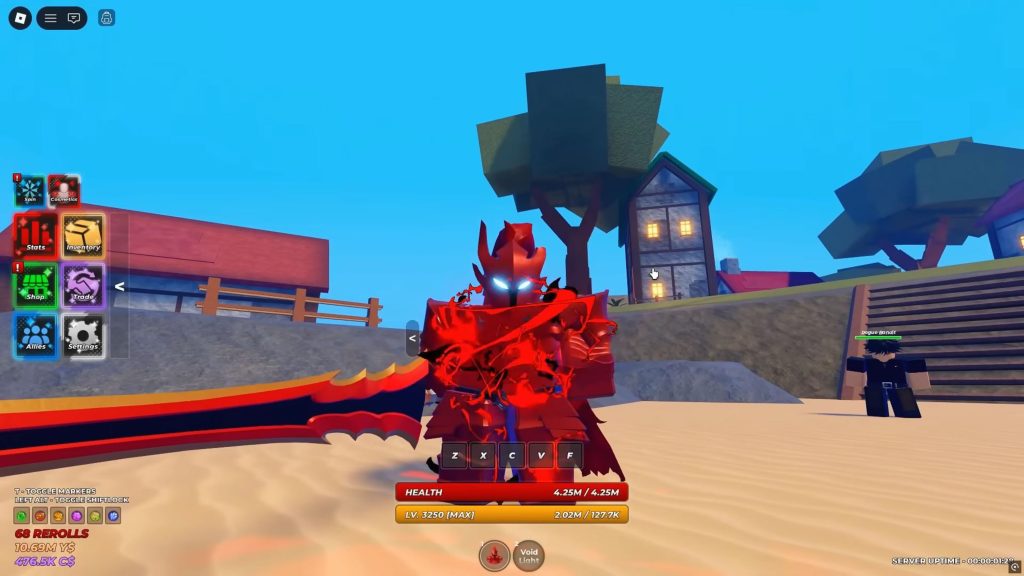Click the blue gem boost icon
1024x576 pixels.
[x=113, y=516]
